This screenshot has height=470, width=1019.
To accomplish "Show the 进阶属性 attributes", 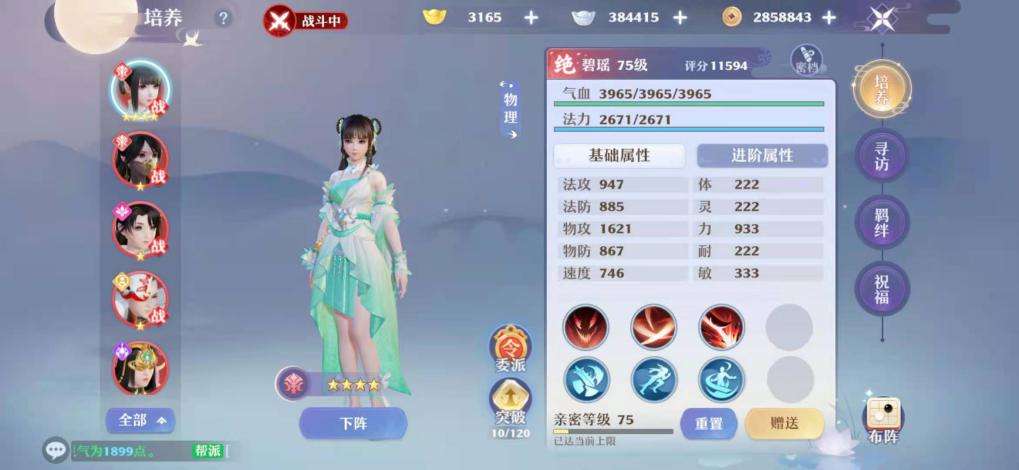I will pos(762,156).
